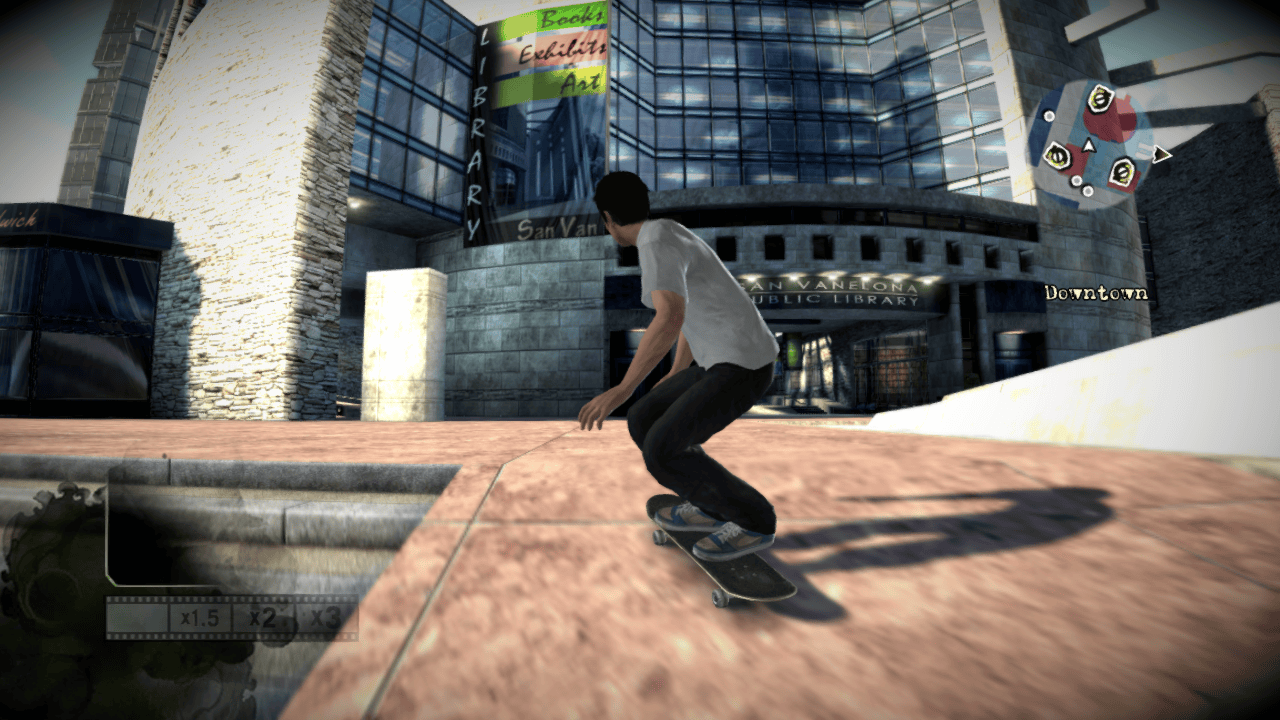Select the white player arrow on the minimap

1089,147
